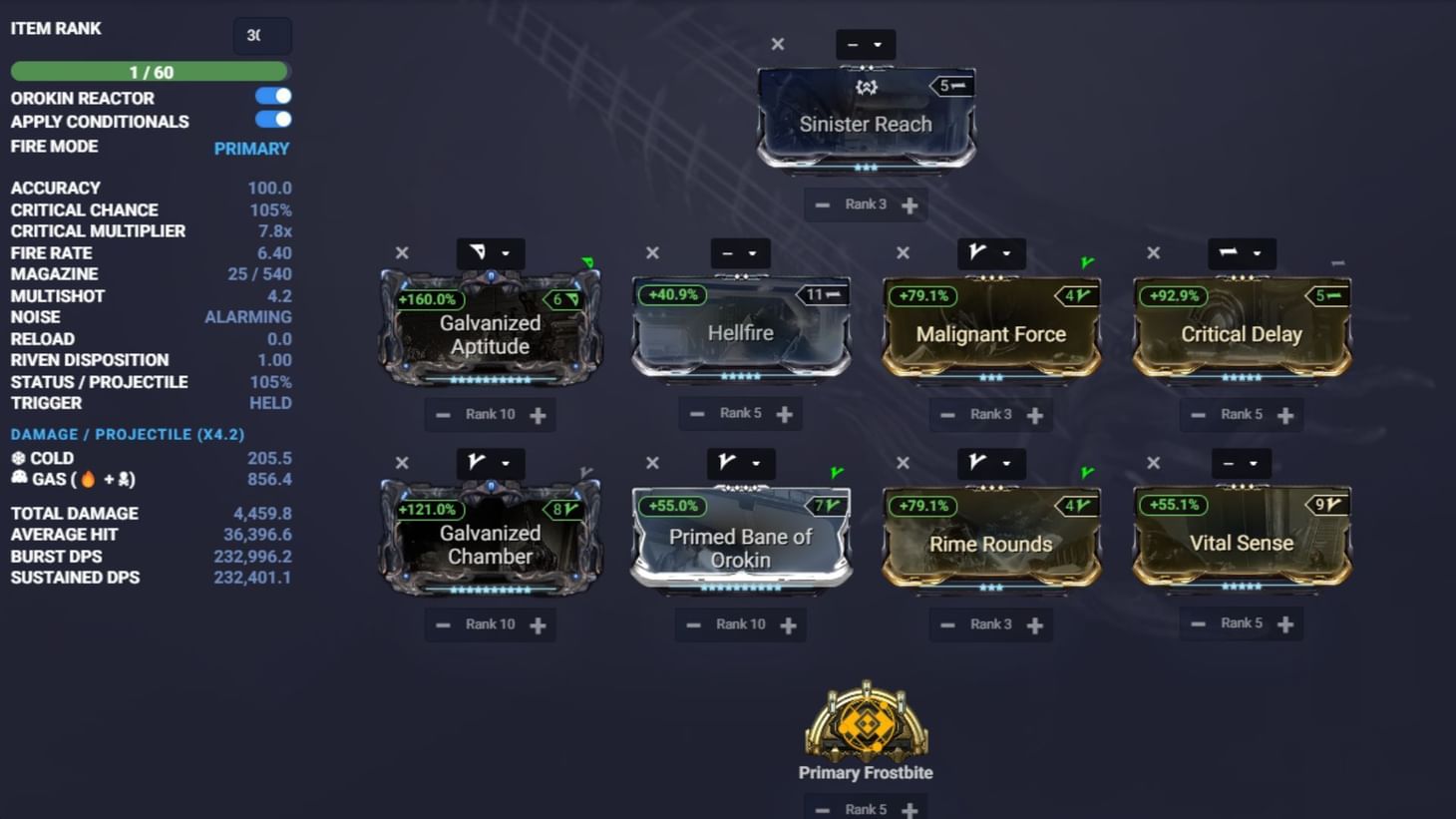Click plus to raise Malignant Force rank
The height and width of the screenshot is (819, 1456).
pyautogui.click(x=1035, y=414)
